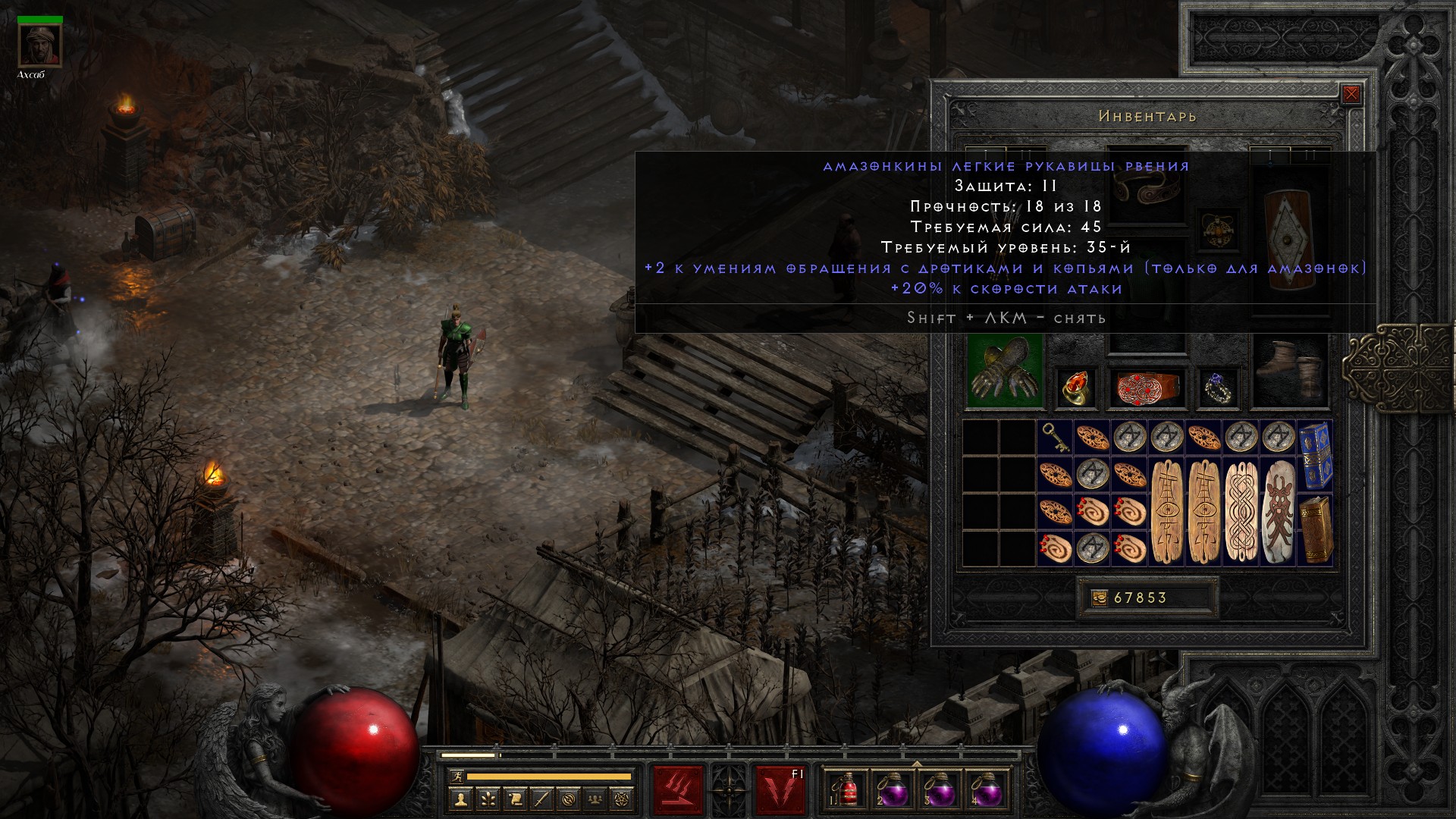Select the equipped gloves slot
Image resolution: width=1456 pixels, height=819 pixels.
point(1005,372)
